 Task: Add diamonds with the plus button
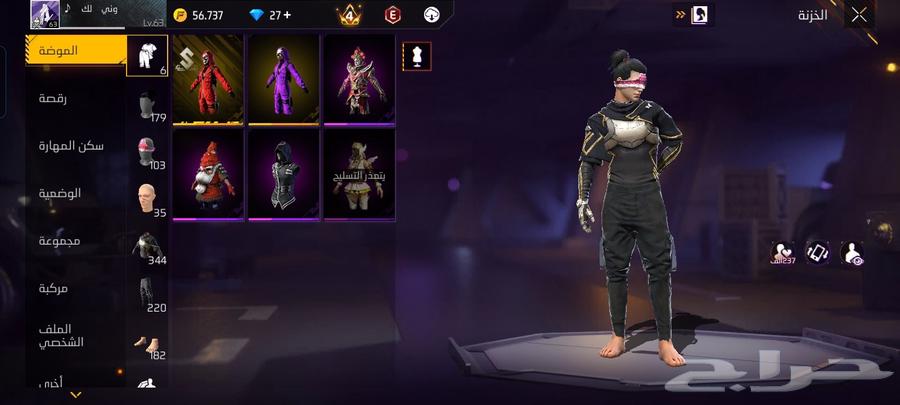287,15
